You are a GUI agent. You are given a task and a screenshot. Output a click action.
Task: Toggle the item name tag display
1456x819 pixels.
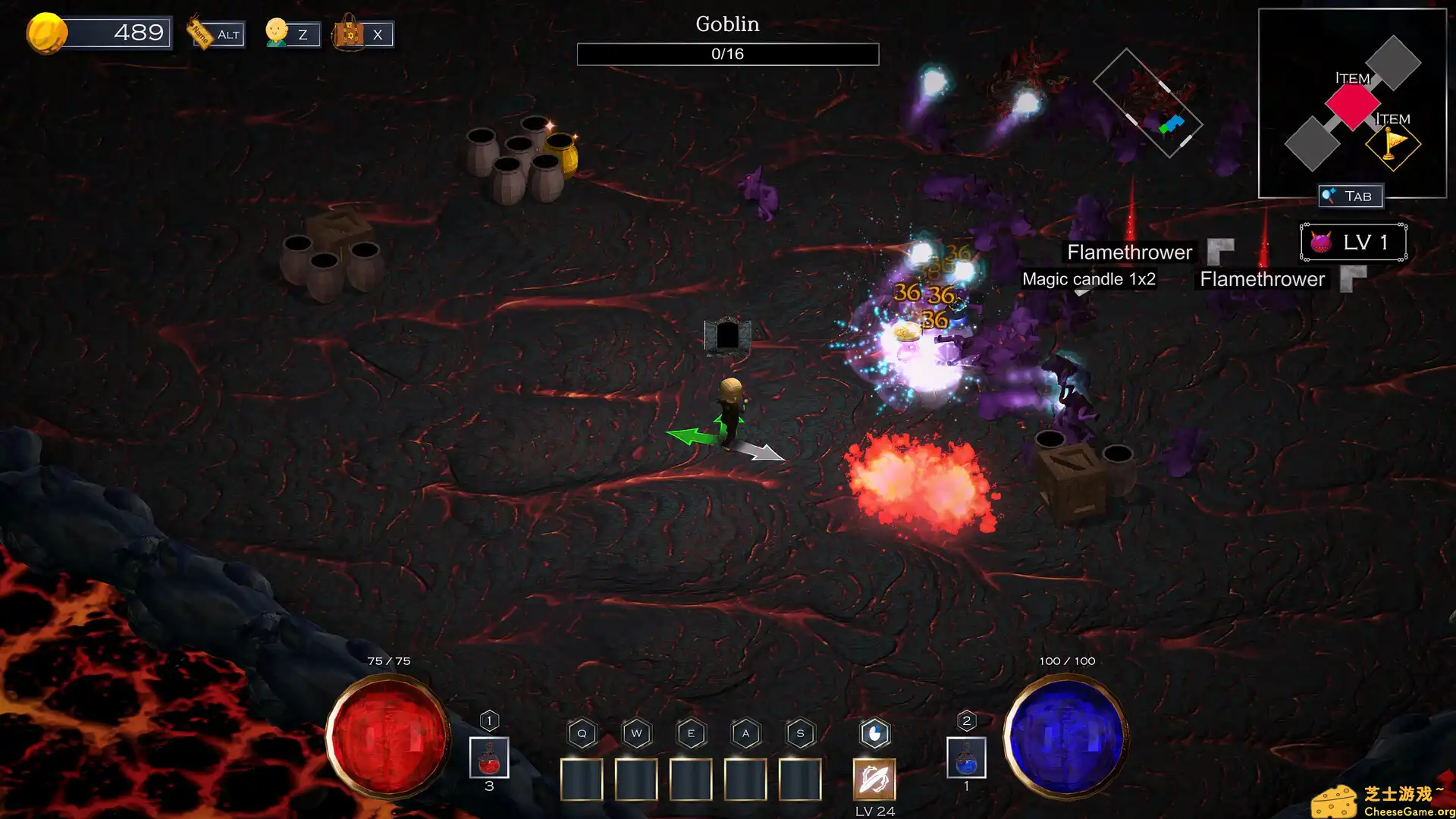(x=202, y=33)
